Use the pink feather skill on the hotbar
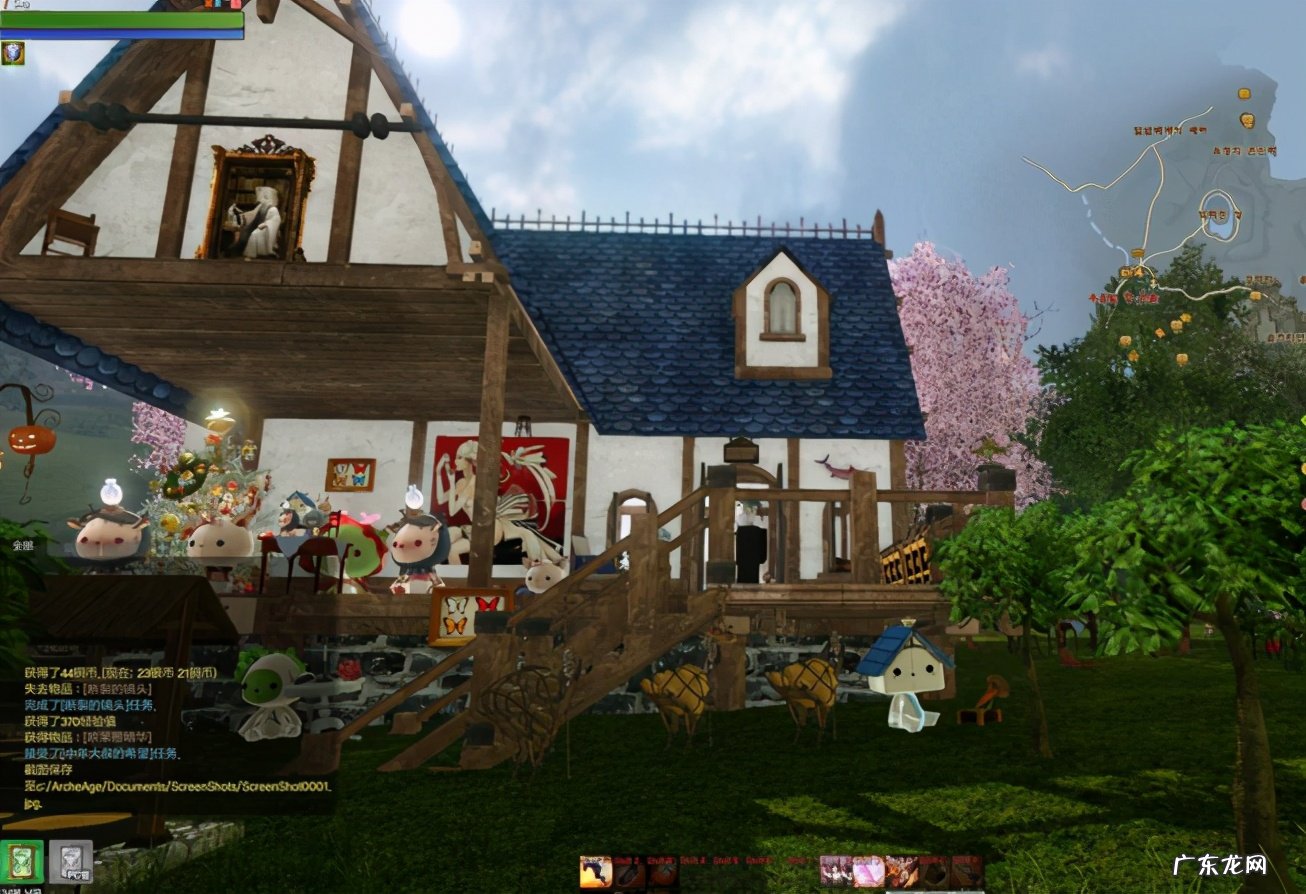The image size is (1306, 894). (x=868, y=872)
